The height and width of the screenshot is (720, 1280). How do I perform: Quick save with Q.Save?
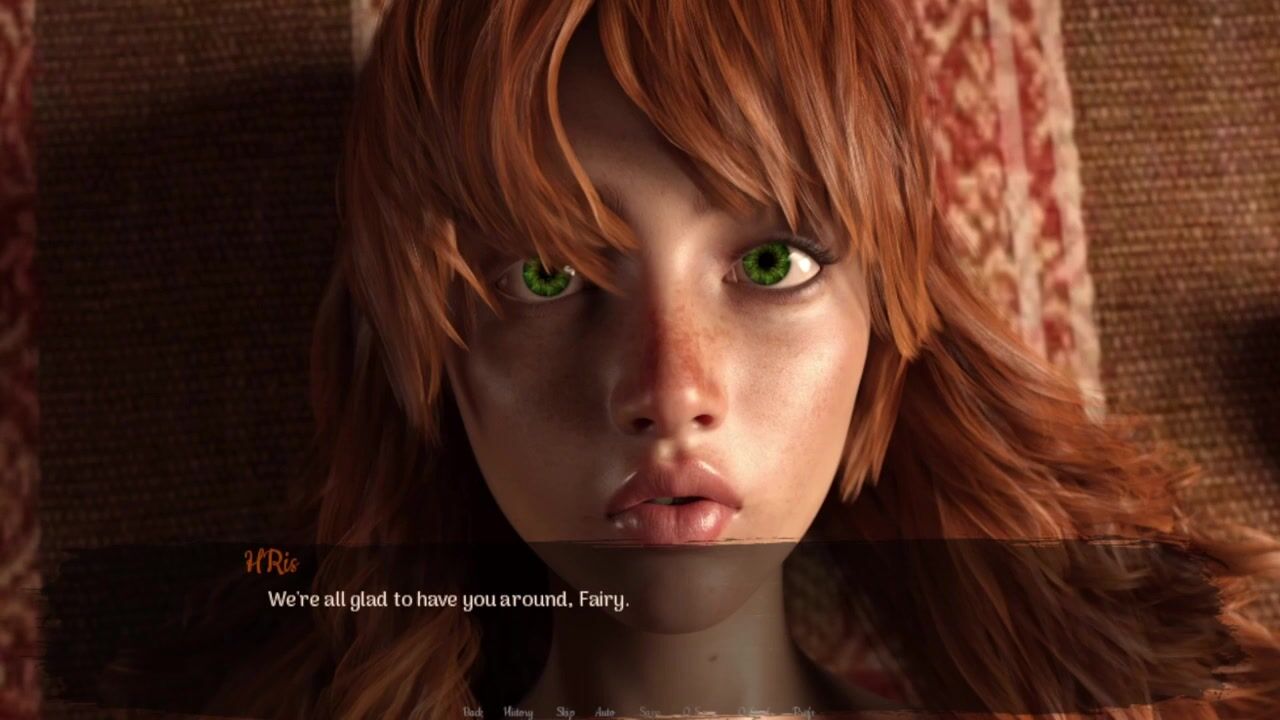699,712
